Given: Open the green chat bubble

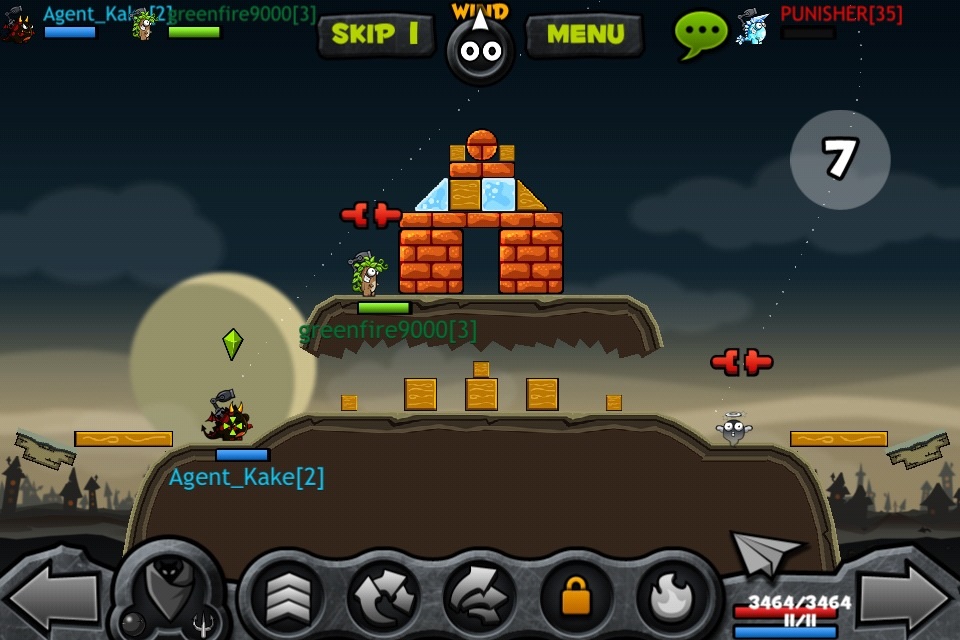Looking at the screenshot, I should pos(700,33).
